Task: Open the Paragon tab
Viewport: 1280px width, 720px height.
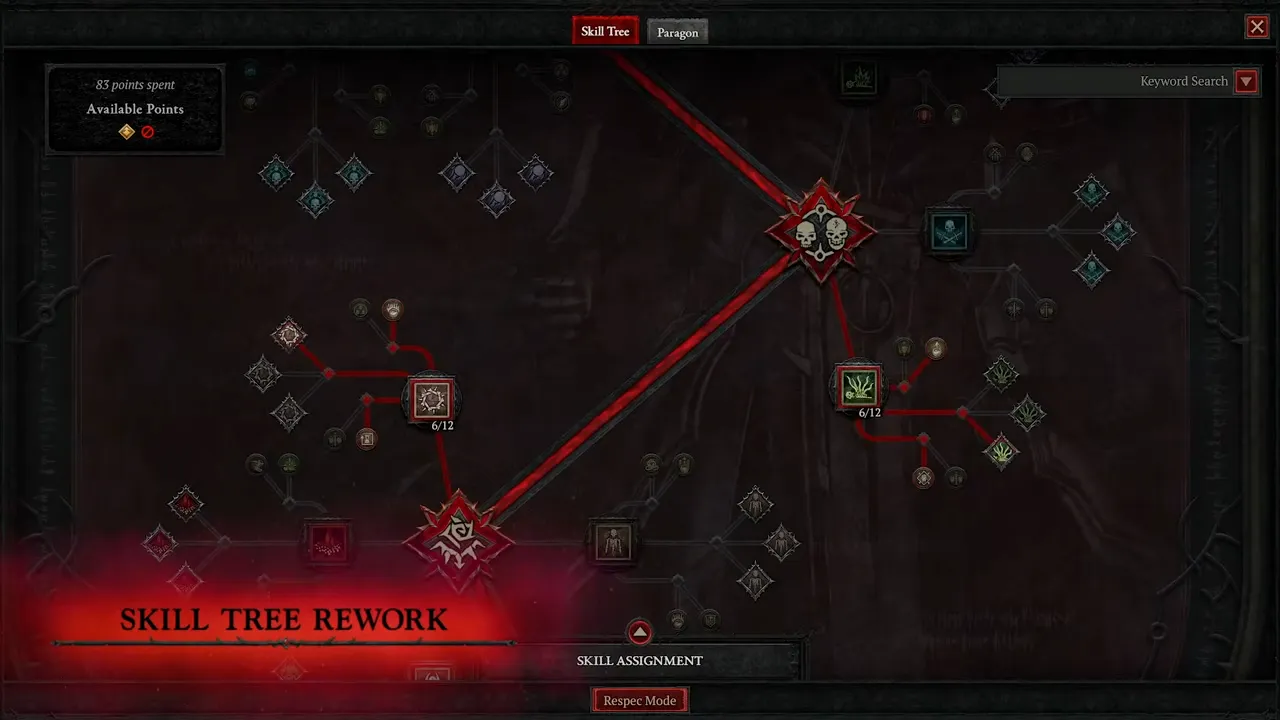Action: pos(677,32)
